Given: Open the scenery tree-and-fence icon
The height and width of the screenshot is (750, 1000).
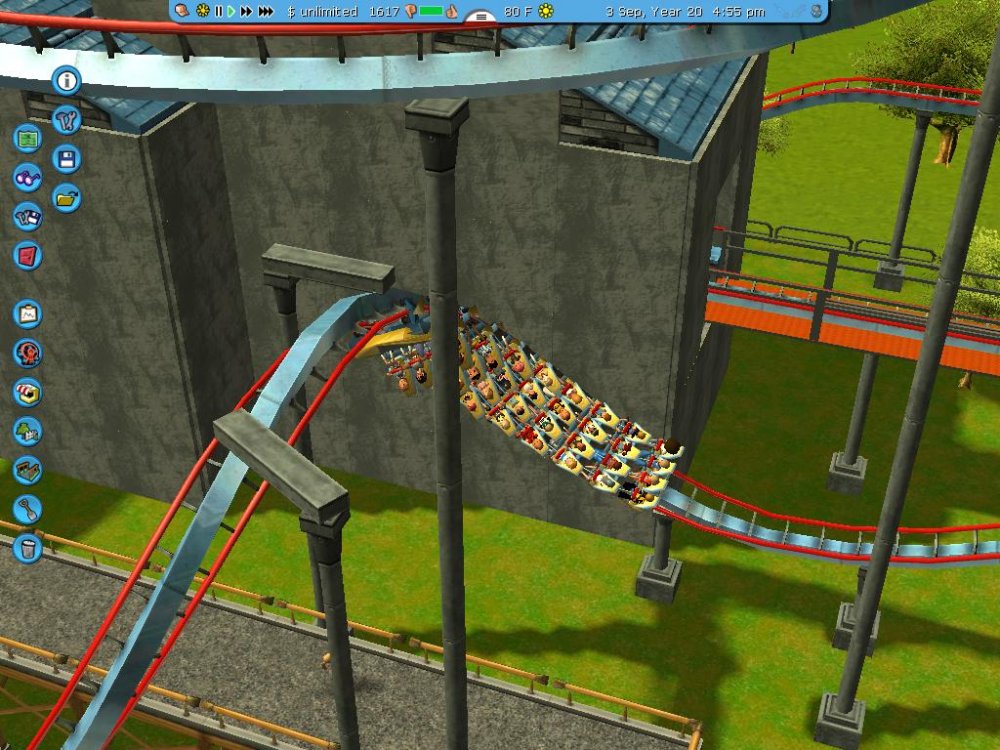Looking at the screenshot, I should click(28, 431).
